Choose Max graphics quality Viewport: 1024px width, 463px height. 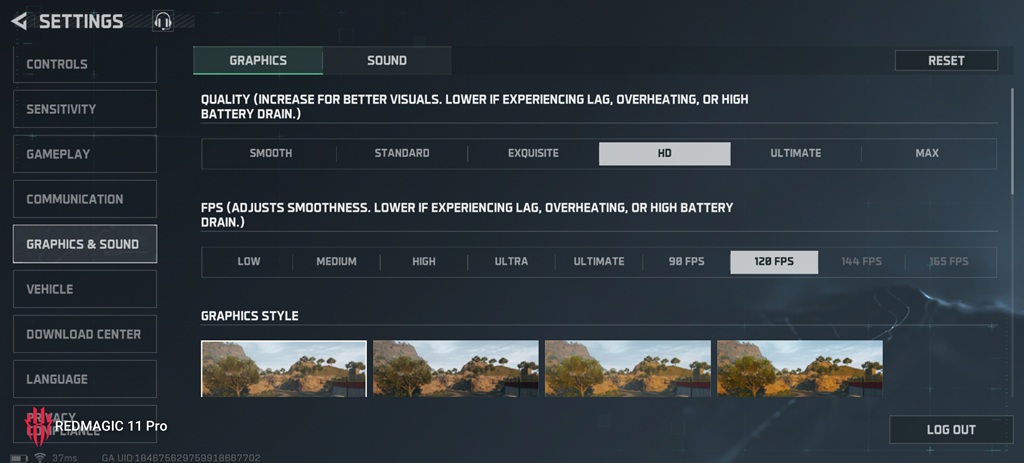(x=927, y=153)
